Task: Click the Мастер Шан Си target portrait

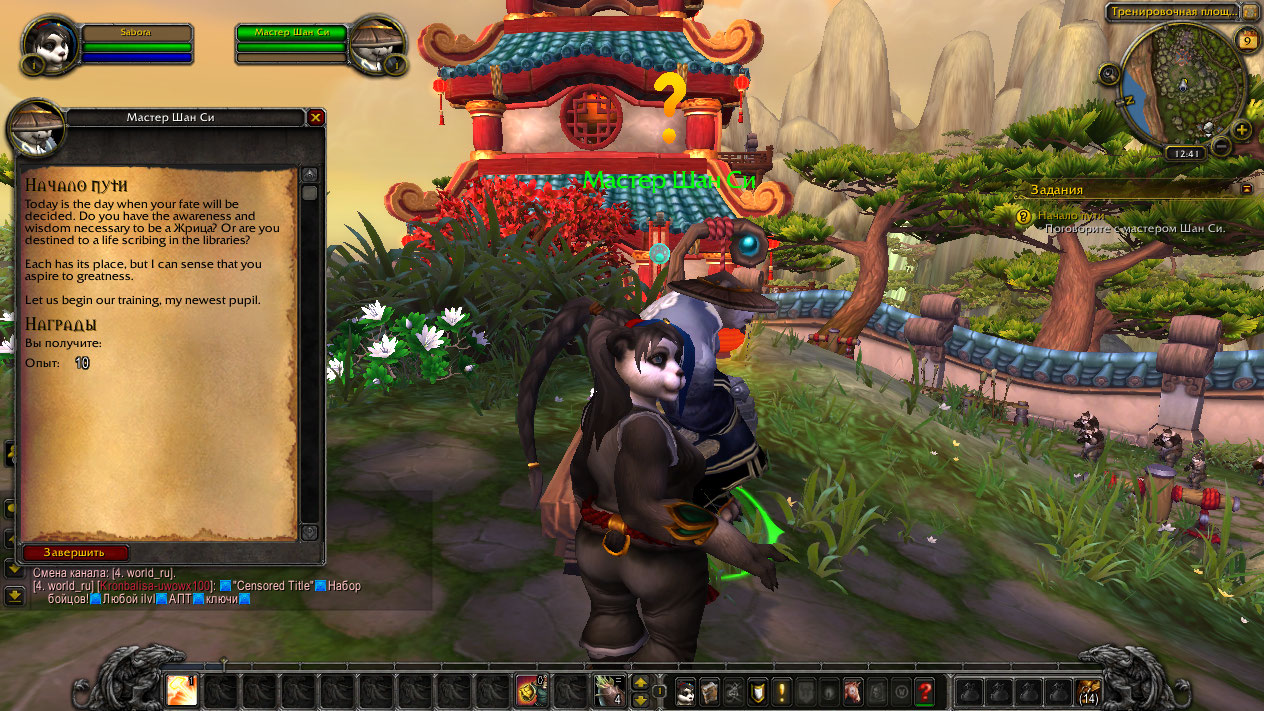Action: (x=379, y=45)
